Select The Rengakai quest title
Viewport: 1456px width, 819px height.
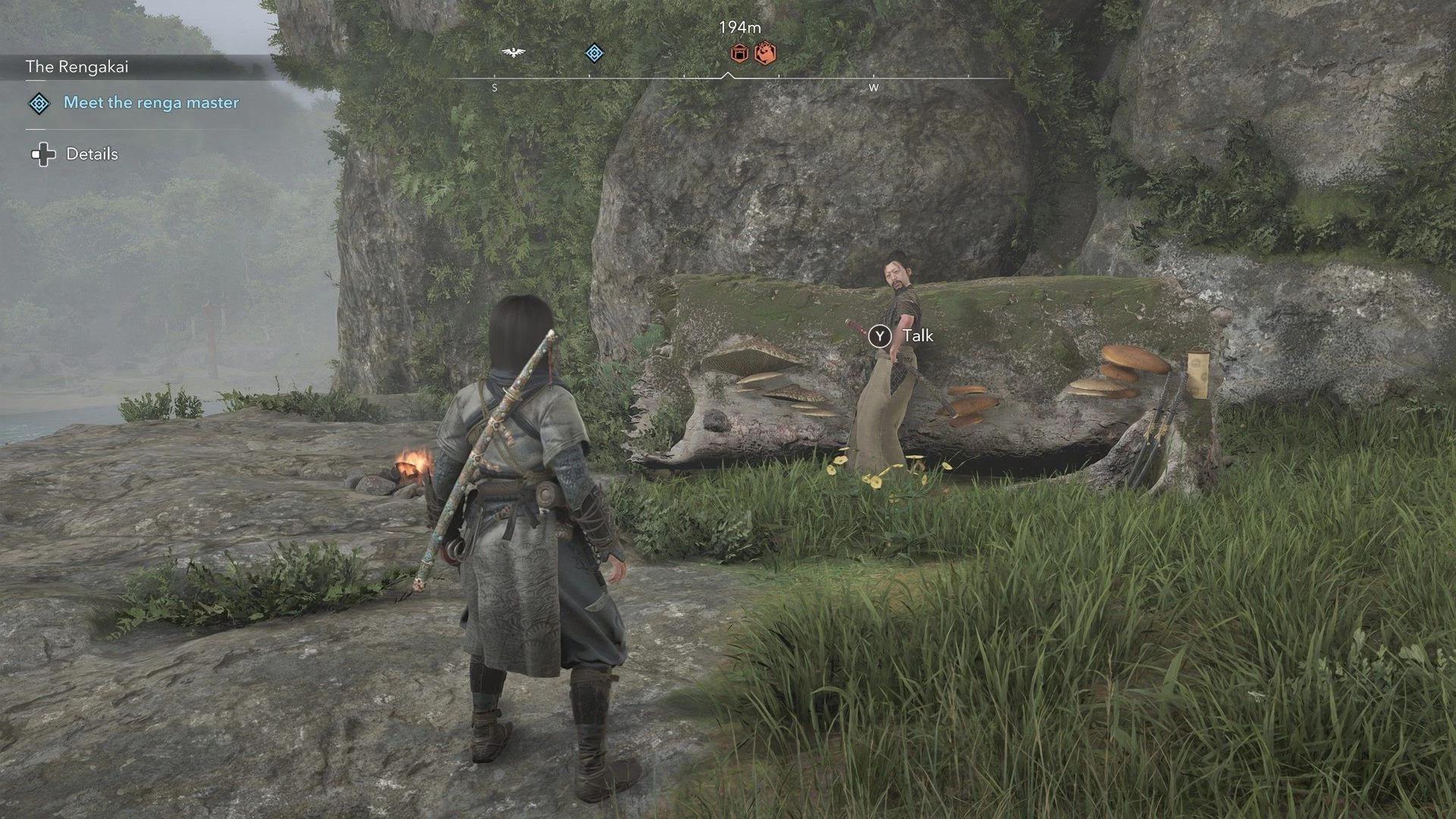pyautogui.click(x=77, y=67)
